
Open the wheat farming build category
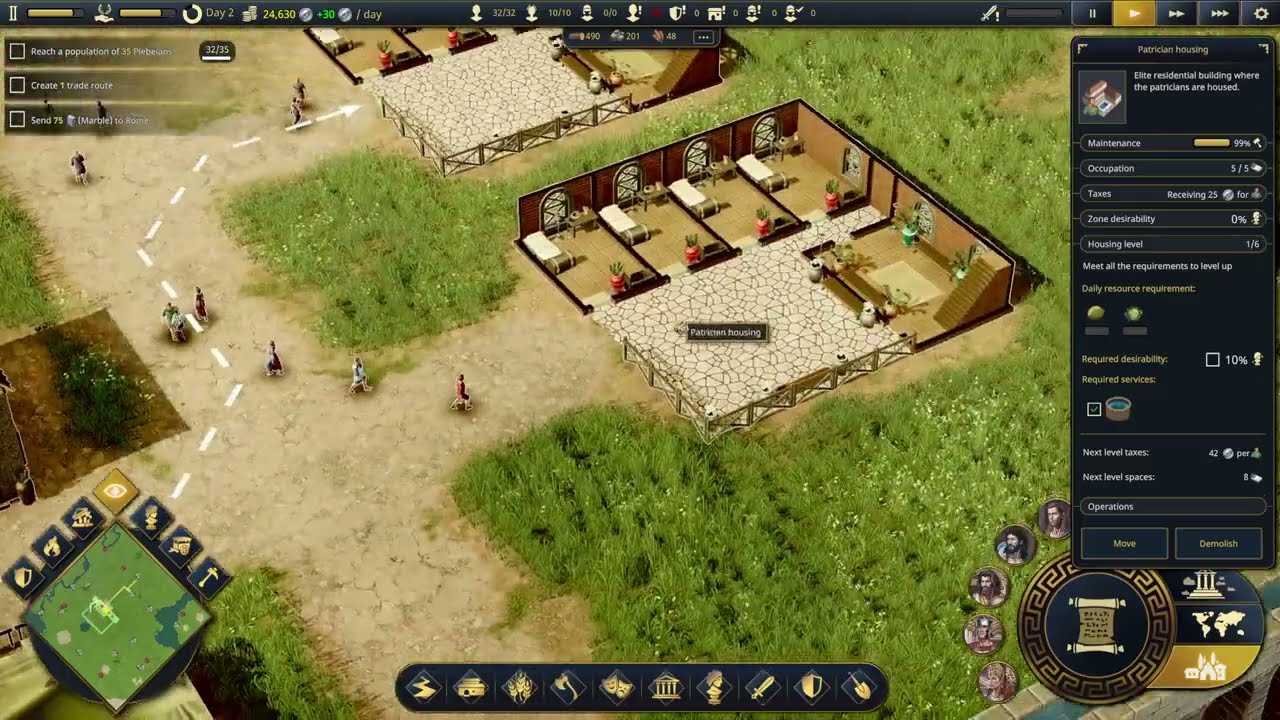tap(520, 688)
